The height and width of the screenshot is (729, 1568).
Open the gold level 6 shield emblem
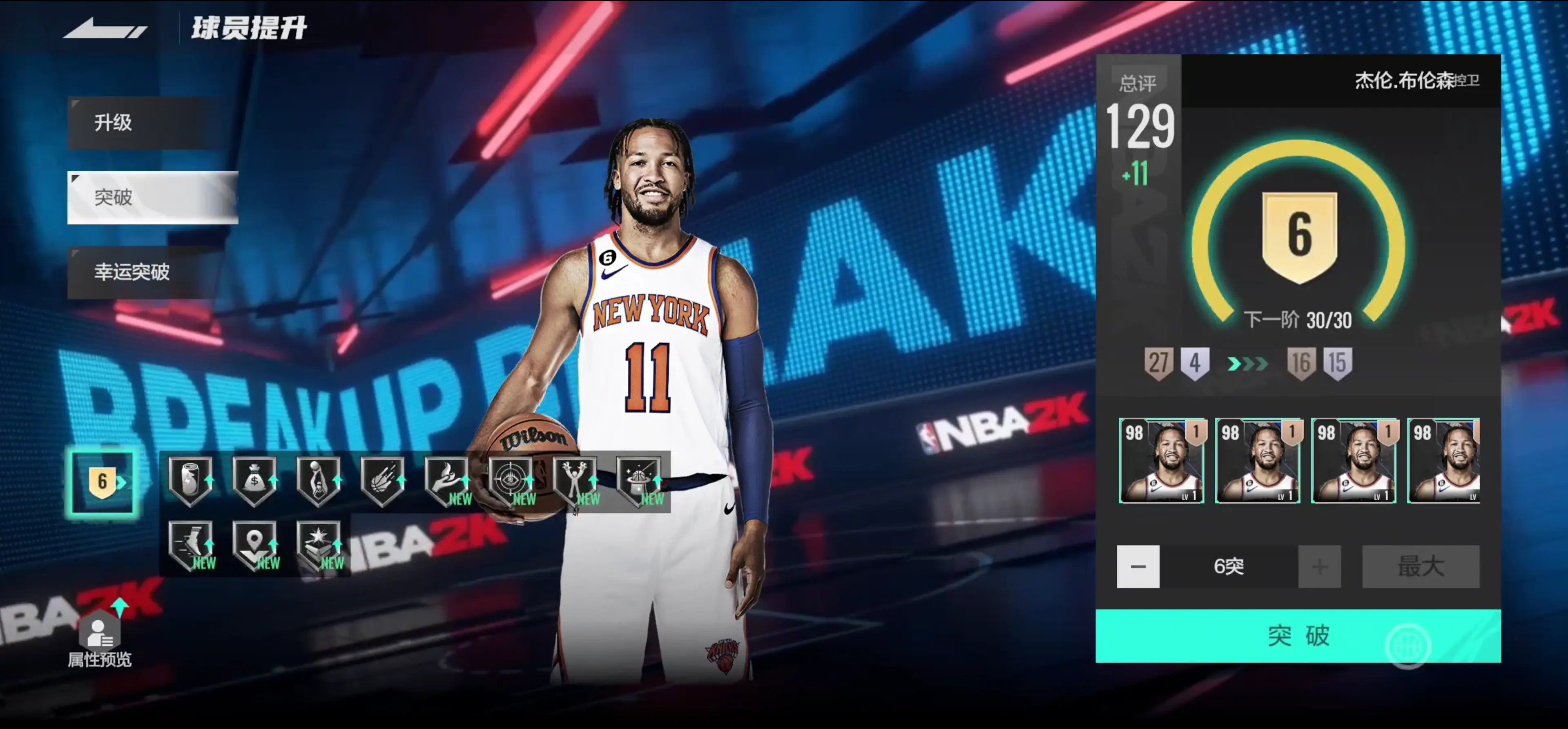click(1299, 236)
